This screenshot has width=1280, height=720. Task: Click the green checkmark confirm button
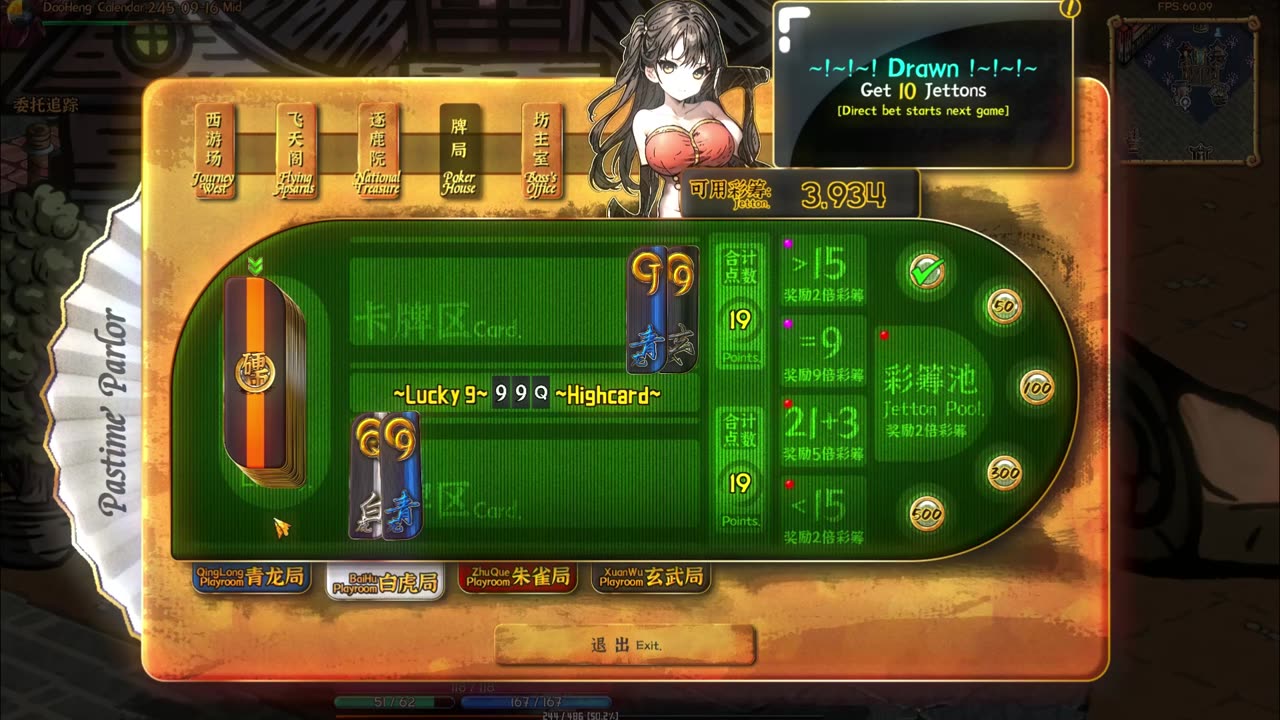click(x=926, y=271)
